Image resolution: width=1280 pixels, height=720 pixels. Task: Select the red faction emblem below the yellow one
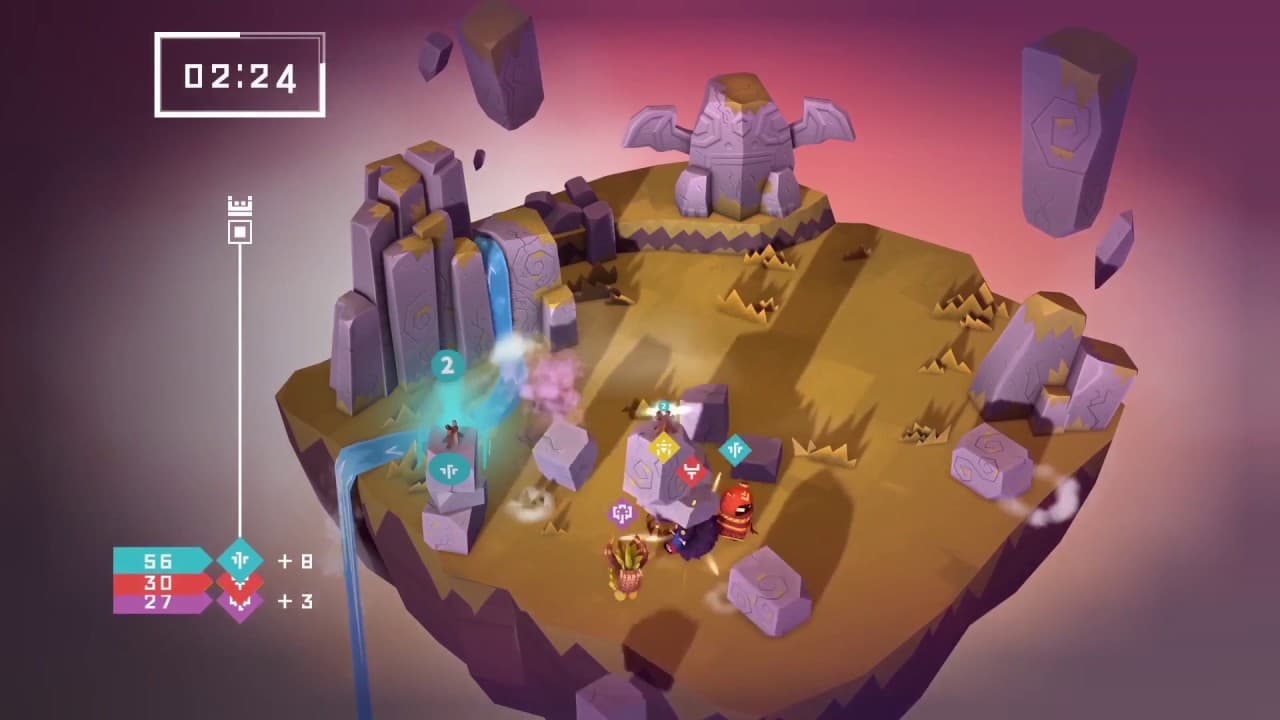690,469
